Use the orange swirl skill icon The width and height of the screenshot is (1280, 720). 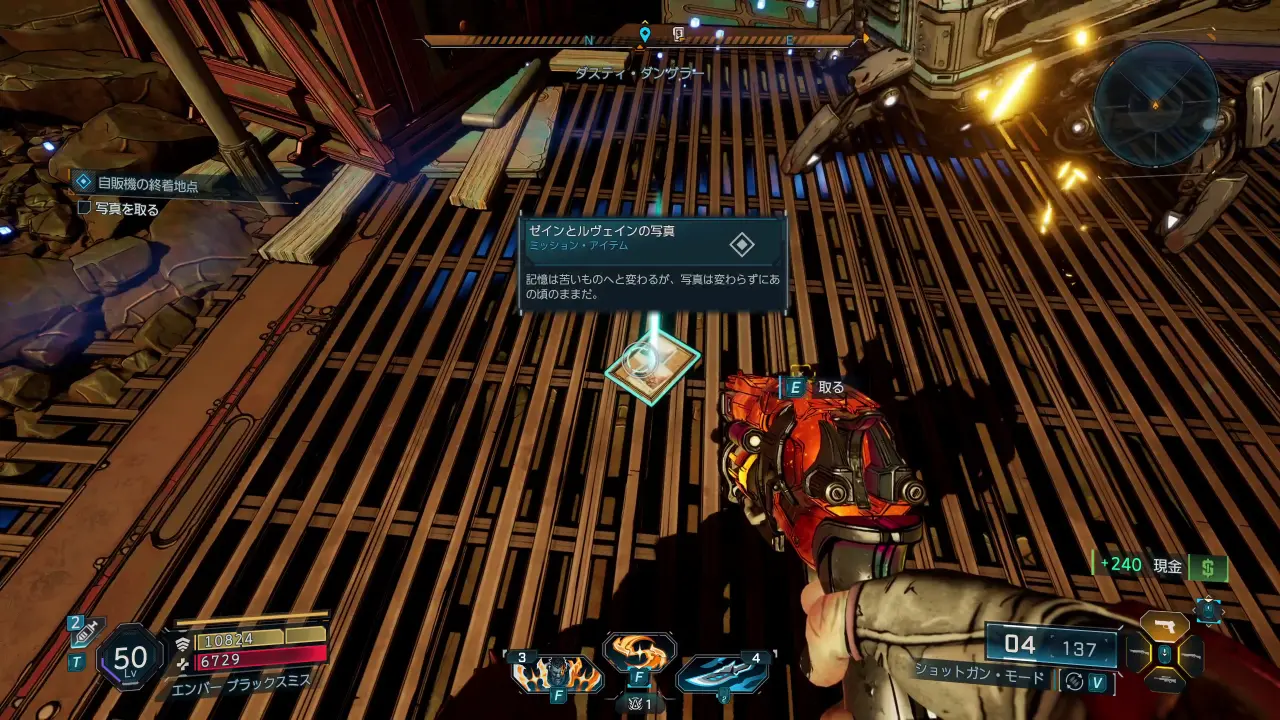click(639, 653)
